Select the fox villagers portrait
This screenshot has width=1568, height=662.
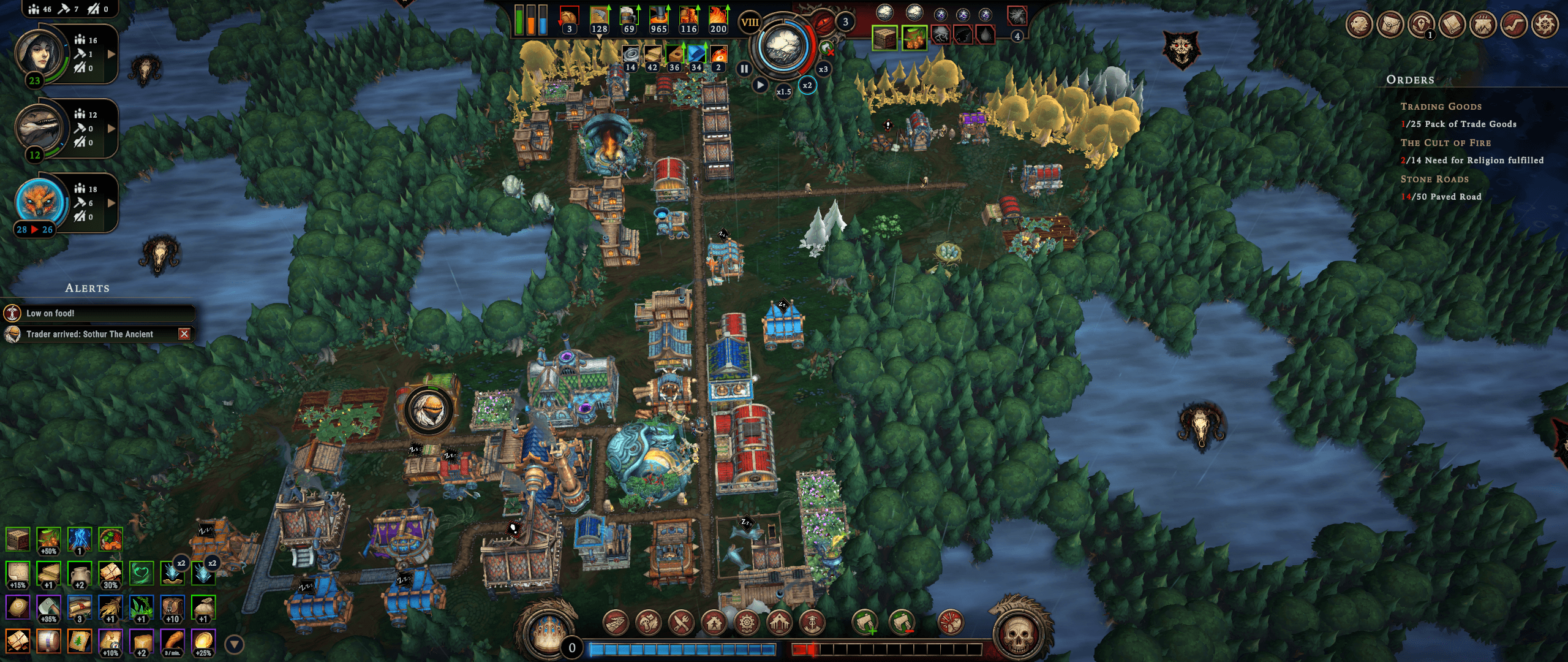(40, 202)
